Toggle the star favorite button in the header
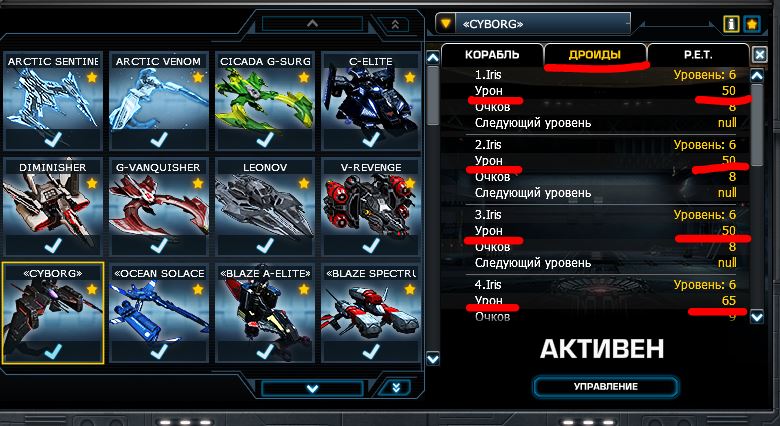Image resolution: width=780 pixels, height=426 pixels. pyautogui.click(x=752, y=23)
